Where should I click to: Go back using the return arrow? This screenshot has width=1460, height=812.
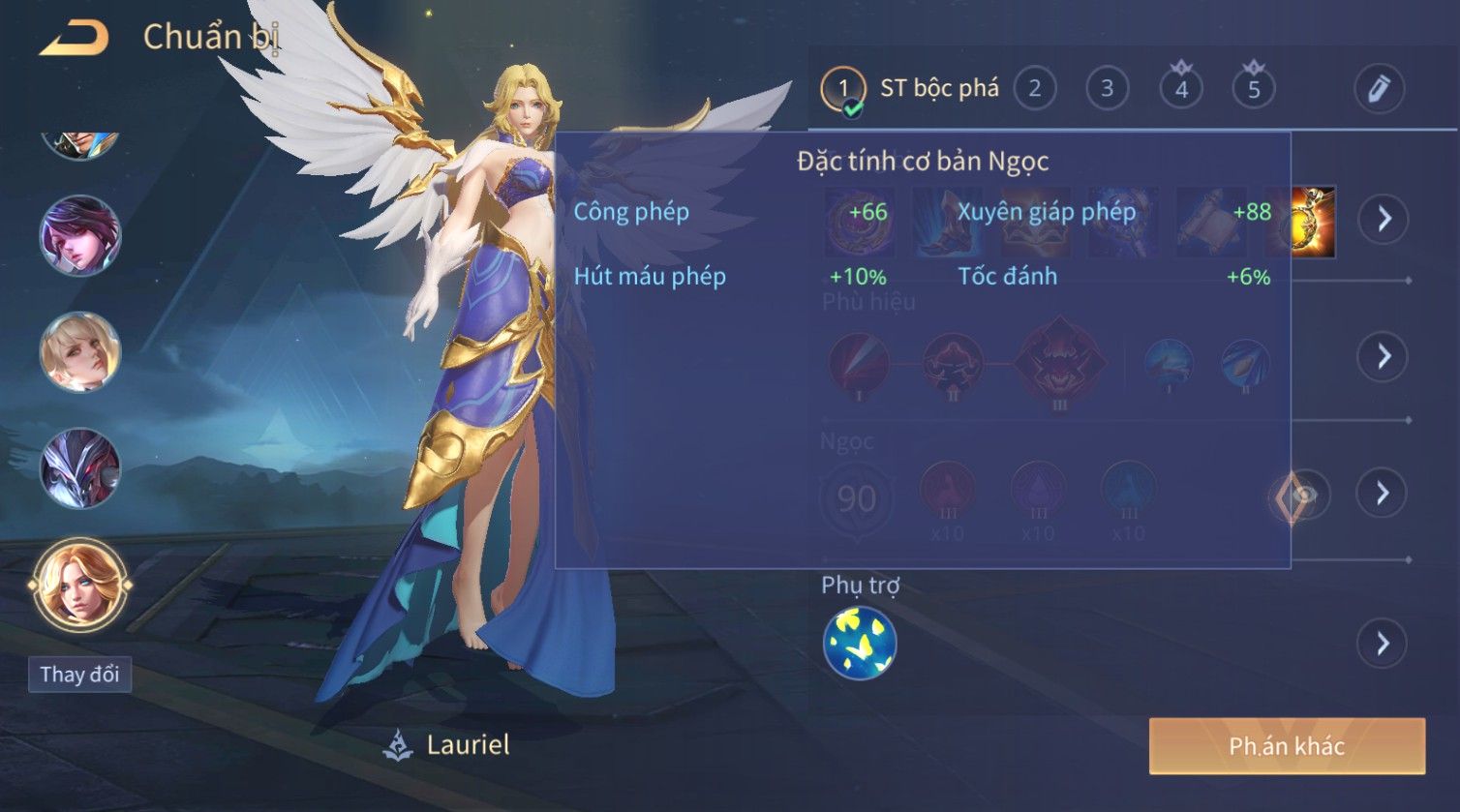(74, 39)
